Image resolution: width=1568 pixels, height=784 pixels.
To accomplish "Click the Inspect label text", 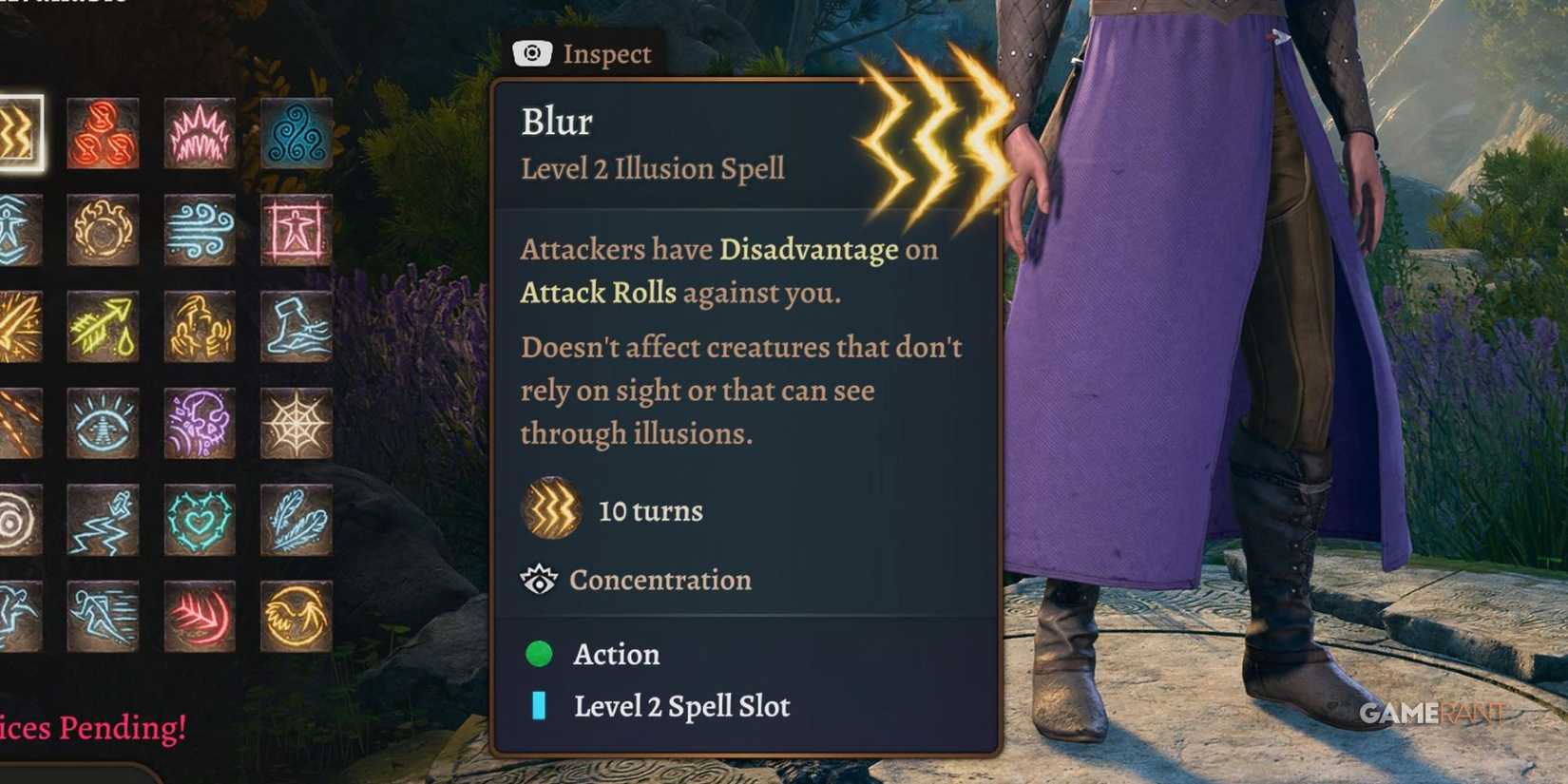I will coord(606,54).
